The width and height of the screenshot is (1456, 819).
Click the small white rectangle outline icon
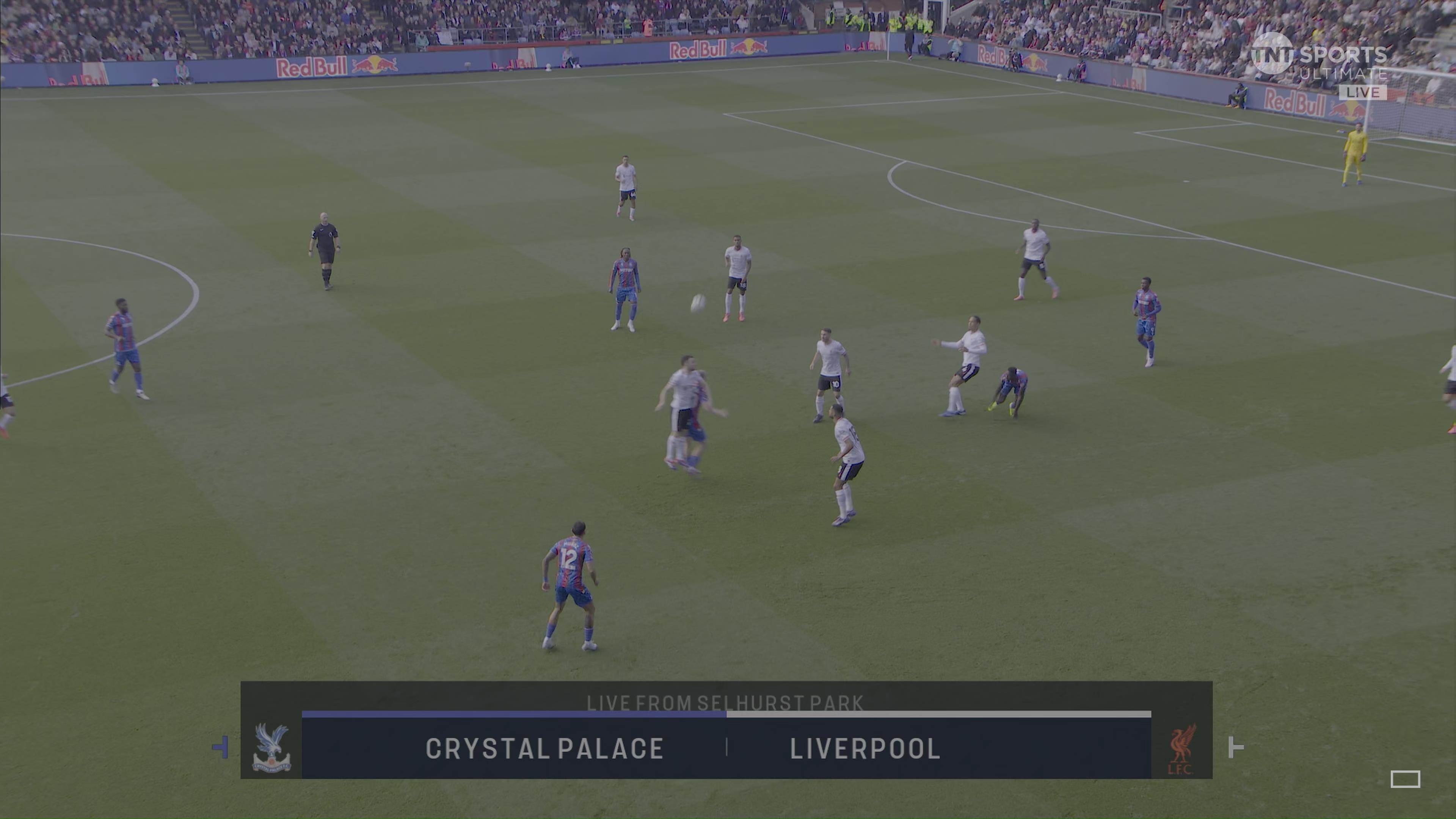click(1404, 779)
